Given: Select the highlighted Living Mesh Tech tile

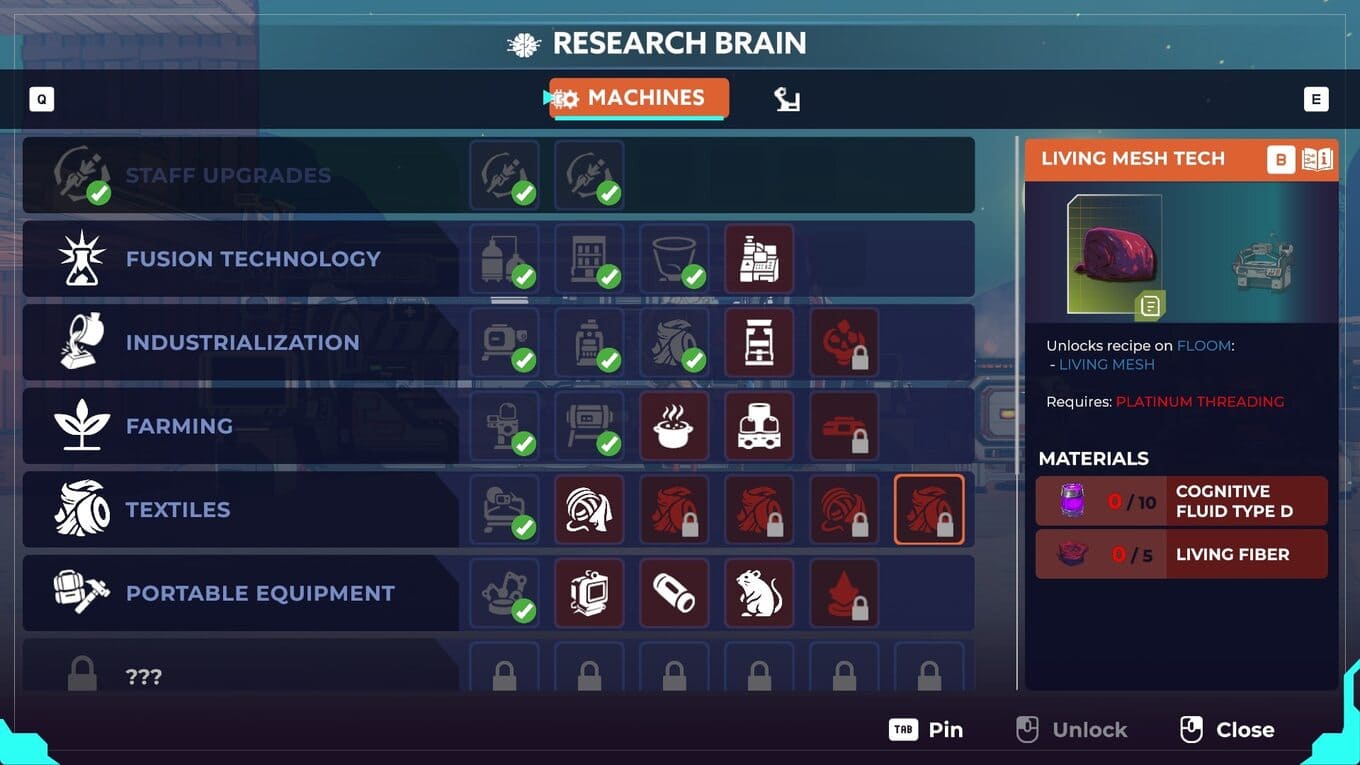Looking at the screenshot, I should point(928,510).
